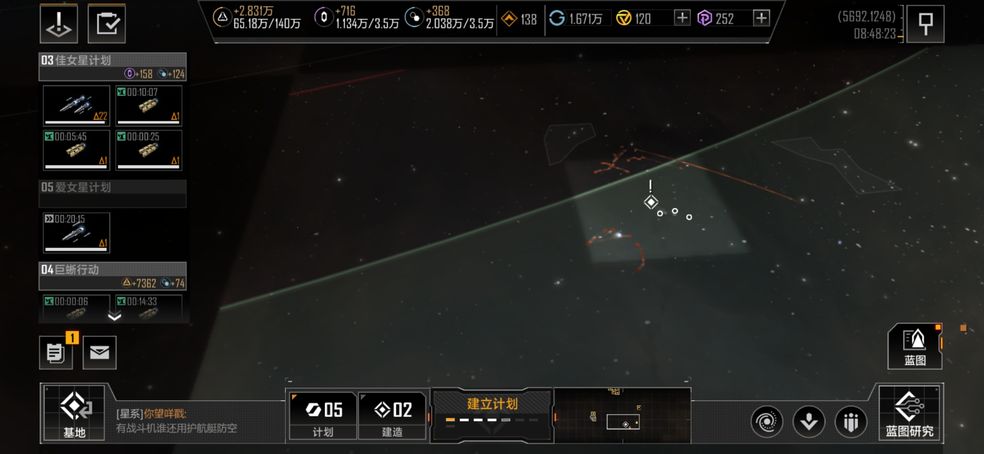Select the 05 爱女星计划 plan header
The height and width of the screenshot is (454, 984).
(x=112, y=187)
